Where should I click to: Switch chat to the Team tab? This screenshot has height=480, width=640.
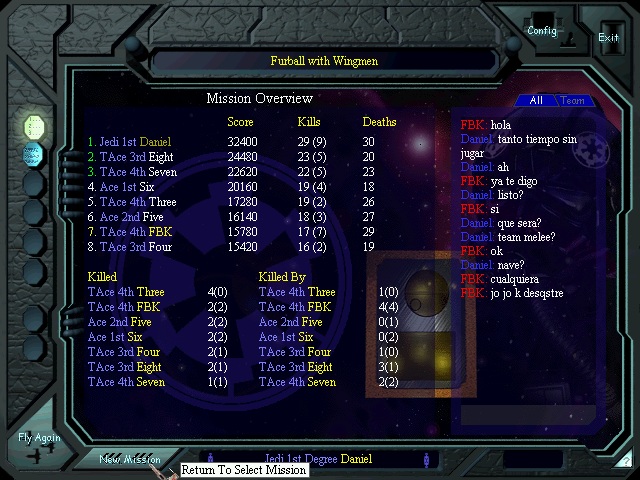(x=573, y=101)
